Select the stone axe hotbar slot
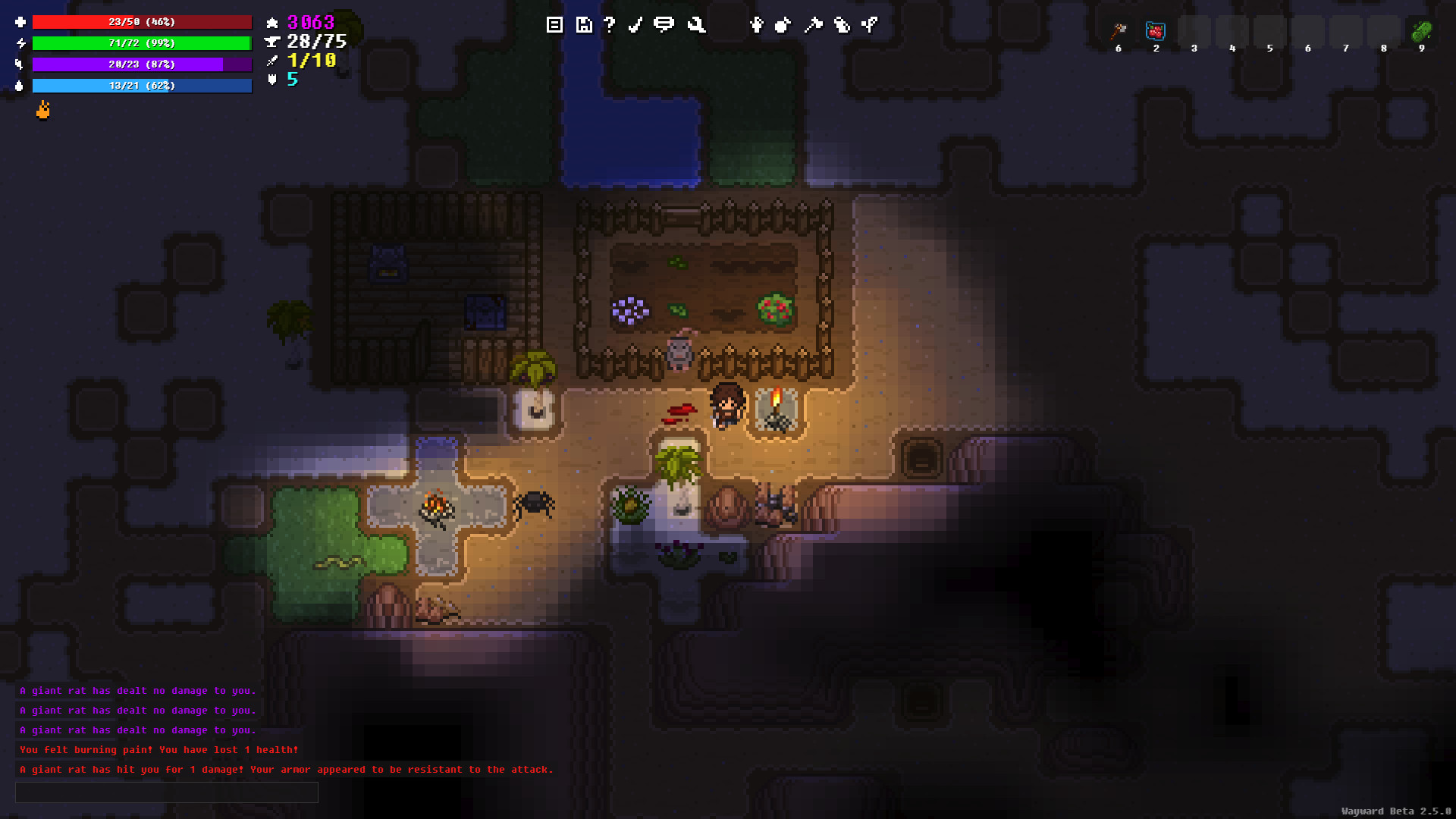Viewport: 1456px width, 819px height. coord(1119,31)
